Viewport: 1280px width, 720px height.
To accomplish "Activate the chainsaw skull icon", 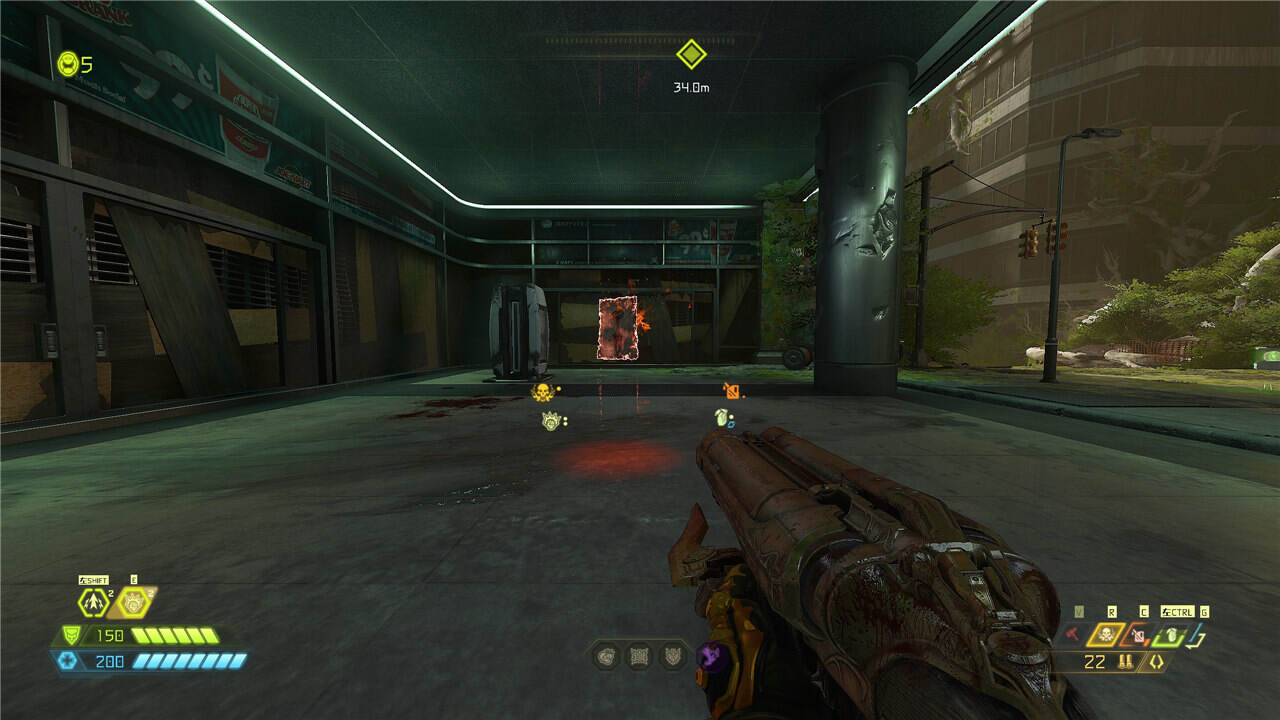I will [x=1106, y=634].
